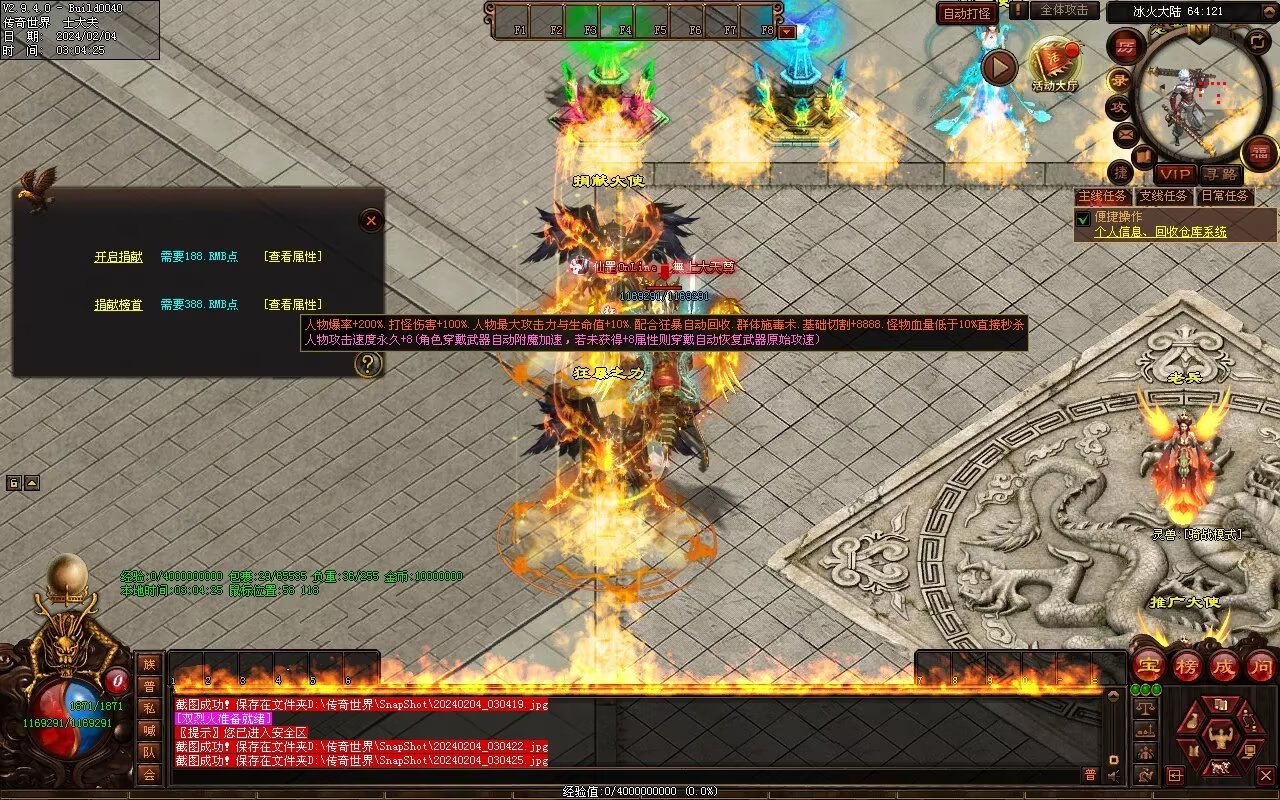Activate the 寻路 pathfinding button
Screen dimensions: 1280x800
coord(1219,174)
